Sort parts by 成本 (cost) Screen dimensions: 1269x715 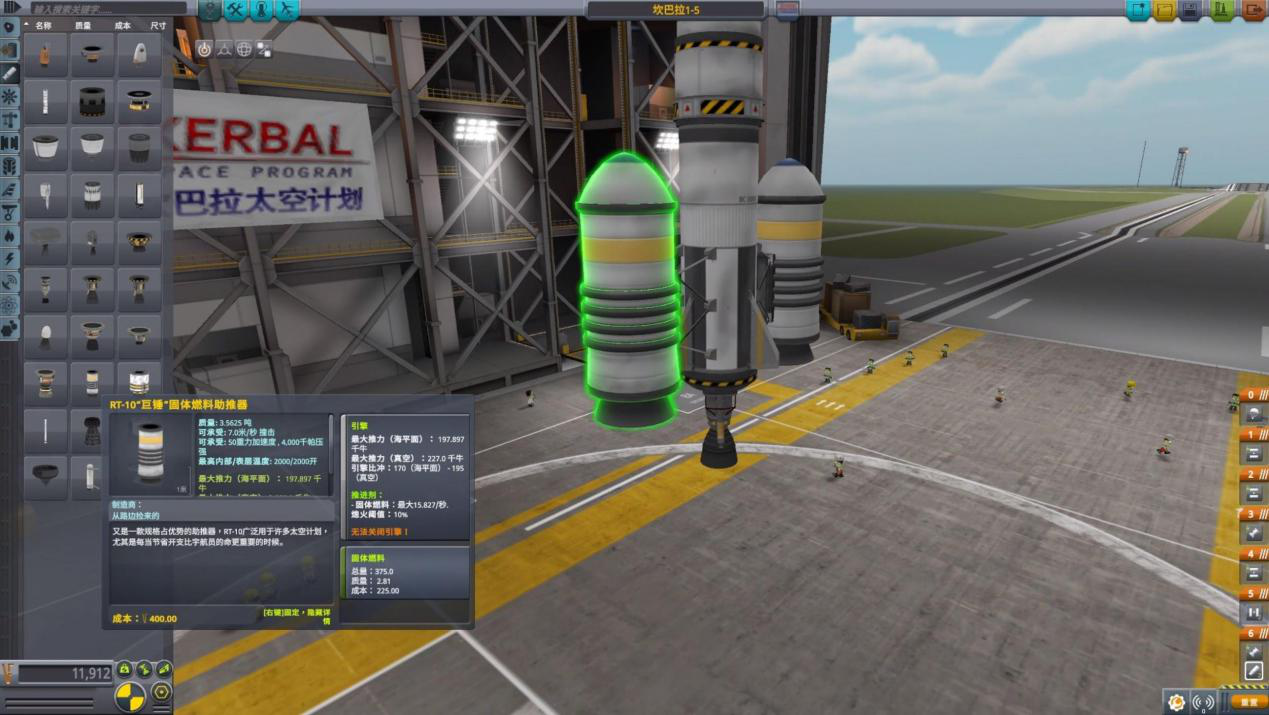(x=123, y=25)
